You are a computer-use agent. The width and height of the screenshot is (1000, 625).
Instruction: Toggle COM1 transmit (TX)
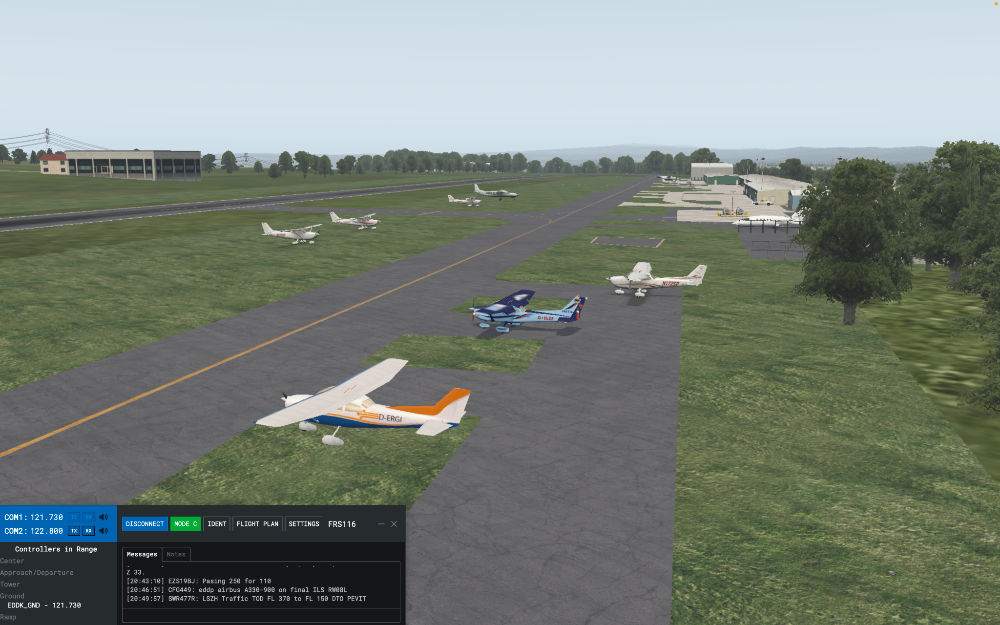tap(74, 517)
